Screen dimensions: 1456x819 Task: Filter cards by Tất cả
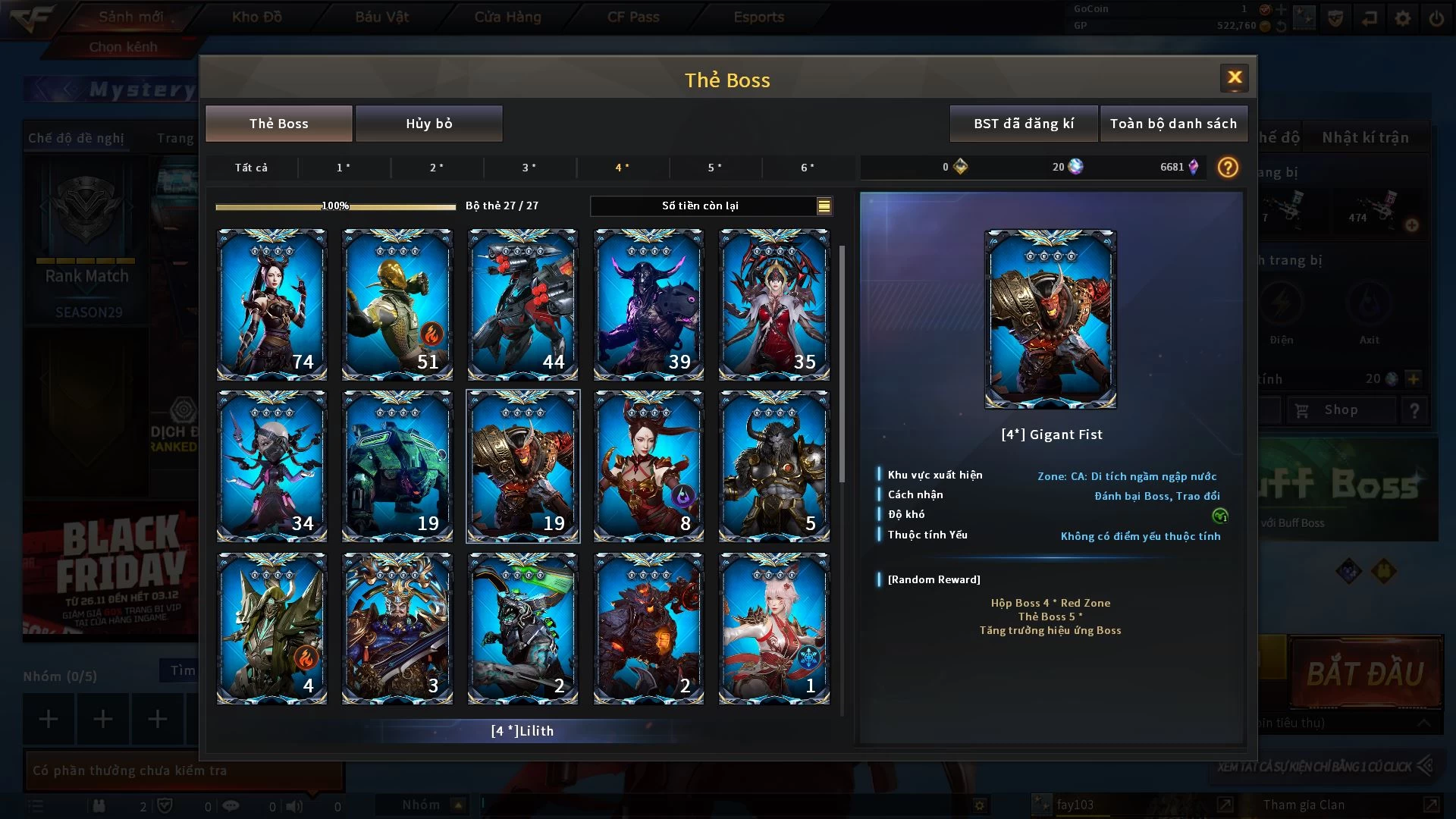251,168
